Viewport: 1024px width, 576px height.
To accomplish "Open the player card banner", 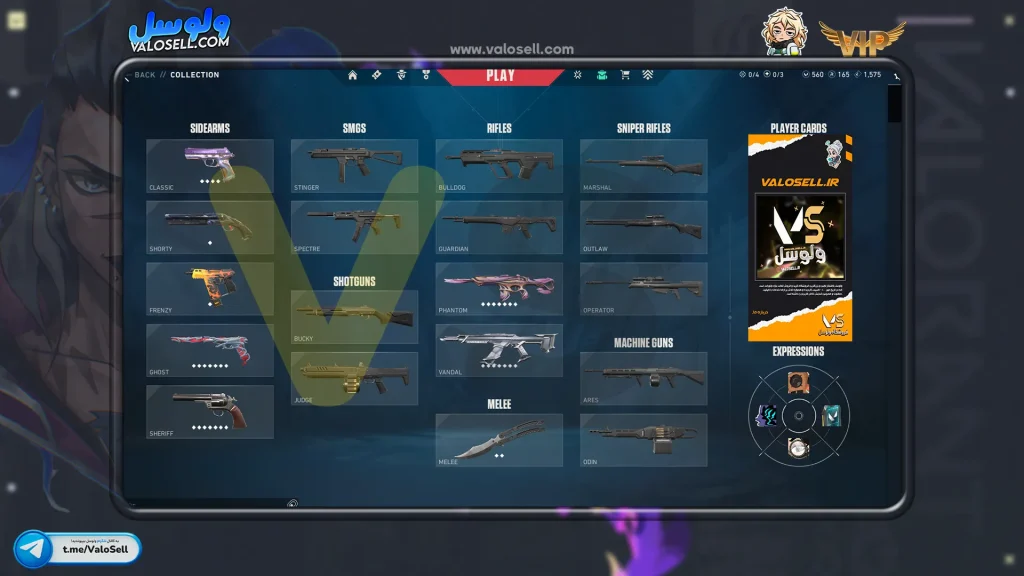I will point(800,238).
